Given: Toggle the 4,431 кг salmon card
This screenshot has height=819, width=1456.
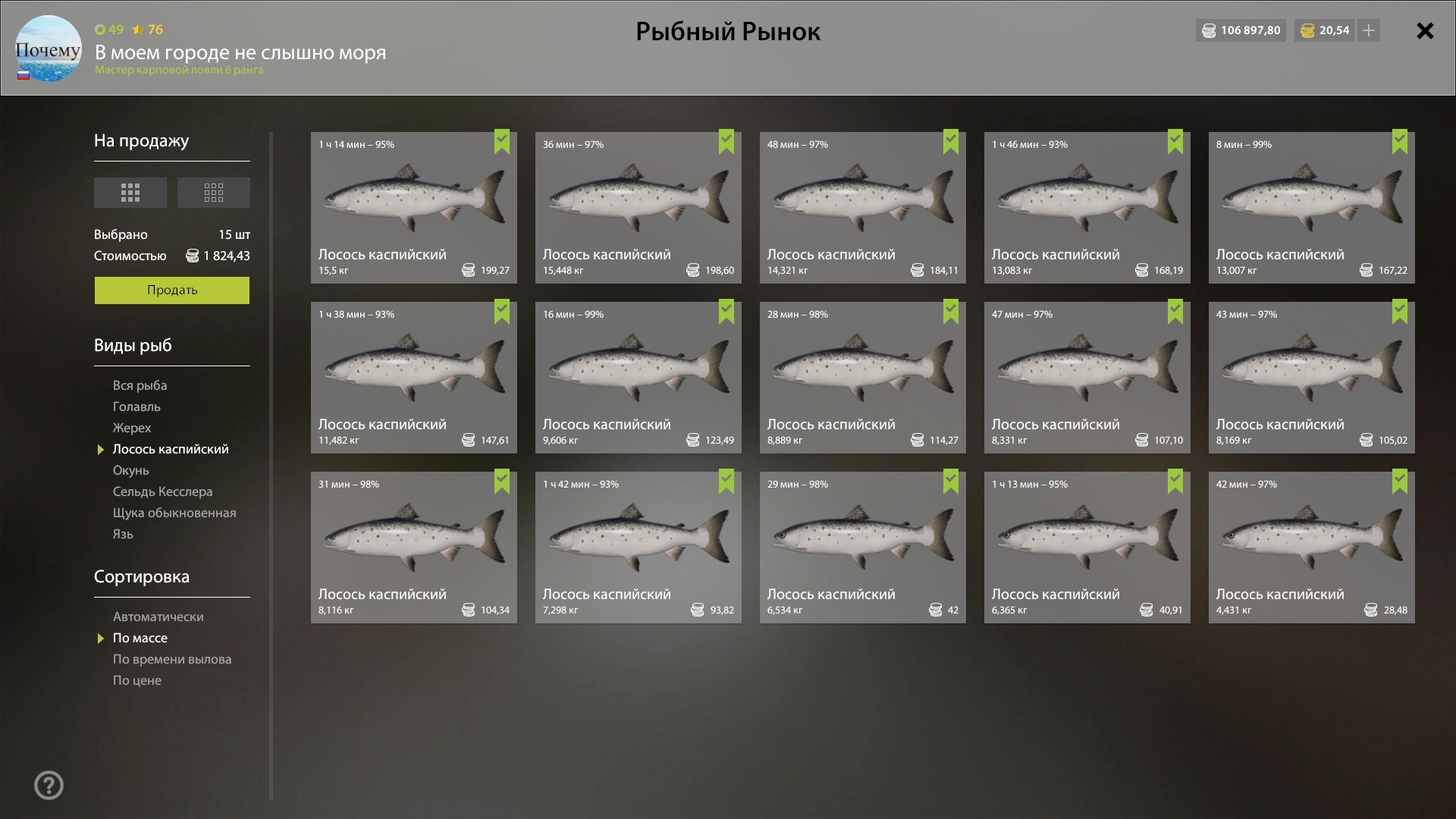Looking at the screenshot, I should (1311, 548).
